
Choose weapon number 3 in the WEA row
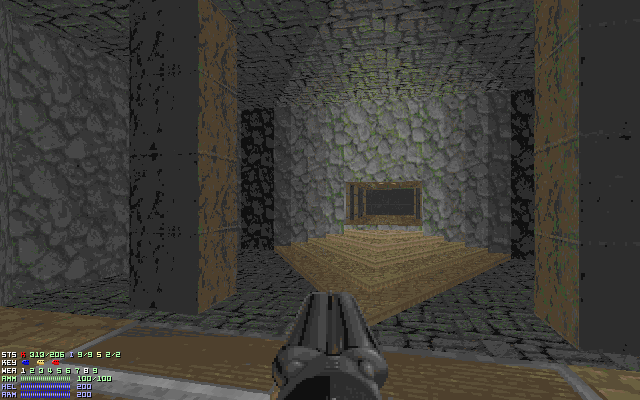pos(41,371)
